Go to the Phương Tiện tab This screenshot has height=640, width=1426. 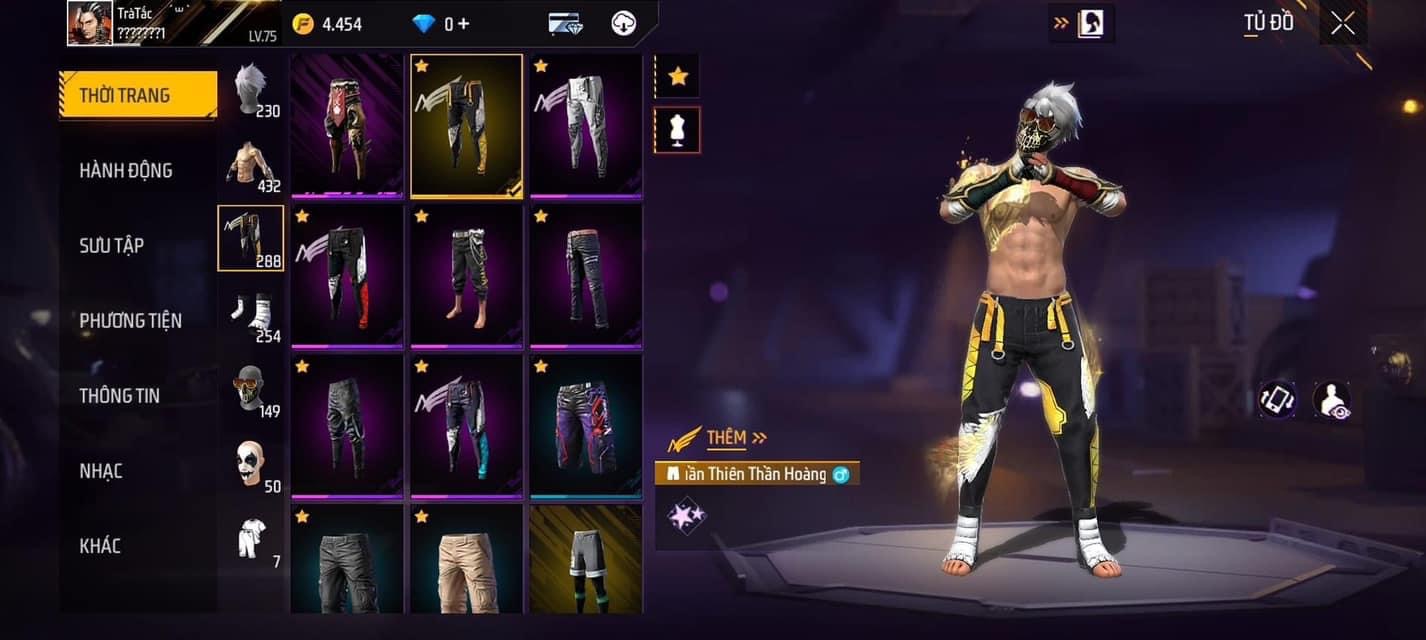(x=131, y=321)
